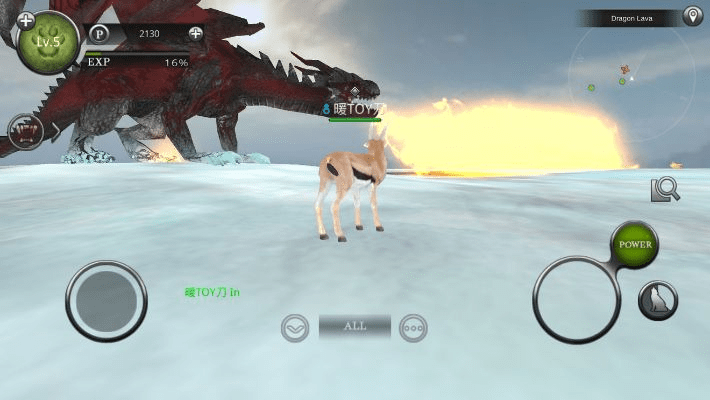The width and height of the screenshot is (710, 400).
Task: Trigger the howling wolf ability
Action: [x=658, y=300]
